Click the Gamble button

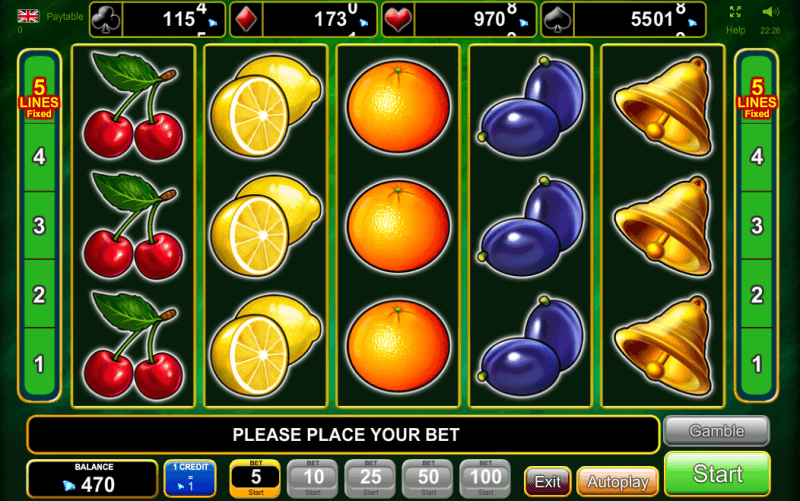716,431
